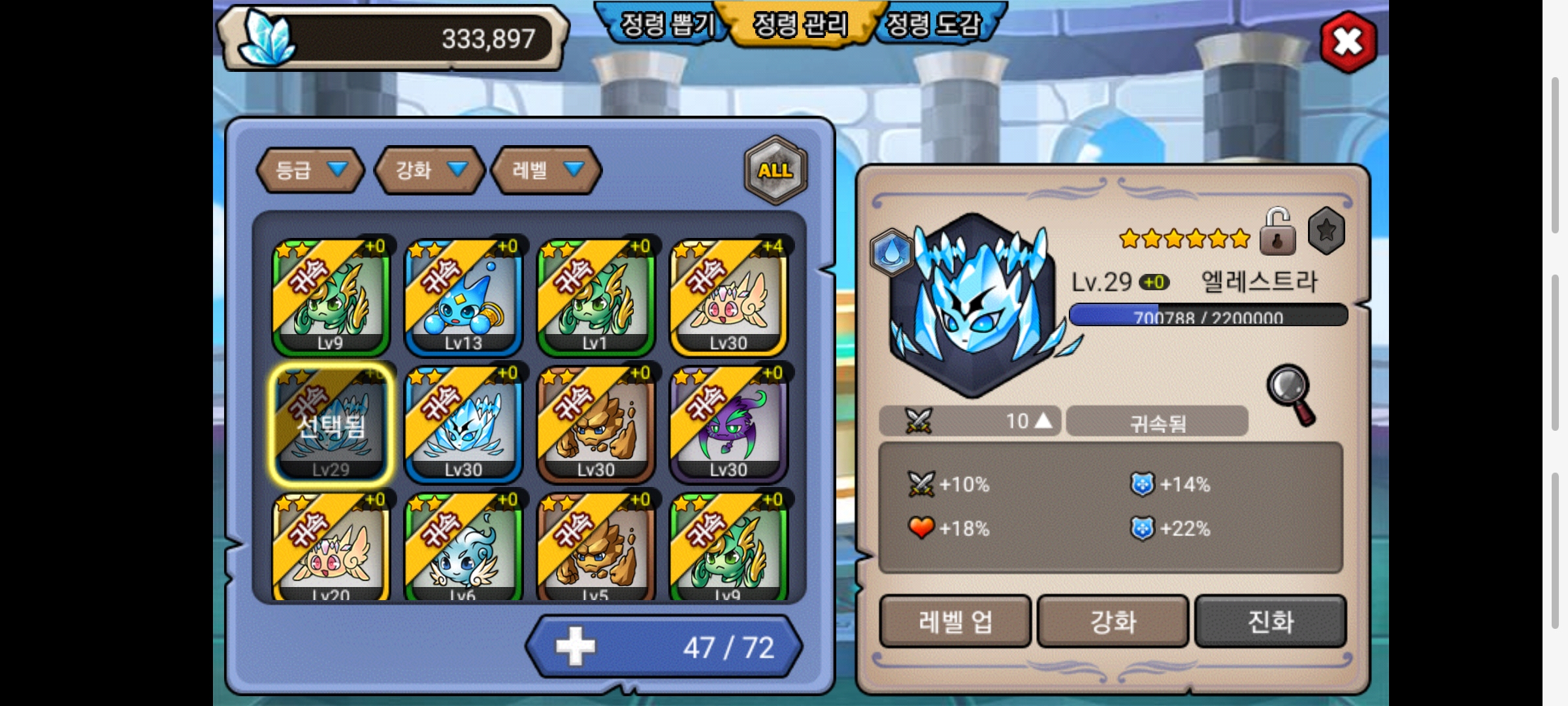Click the hexagonal ALL filter button

point(776,170)
